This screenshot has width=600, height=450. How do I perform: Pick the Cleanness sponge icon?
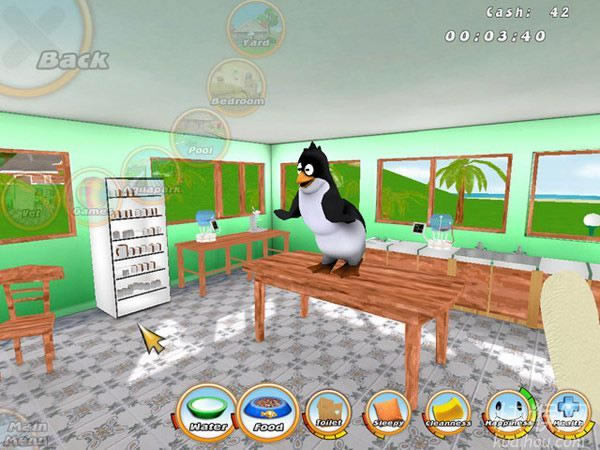[x=447, y=412]
